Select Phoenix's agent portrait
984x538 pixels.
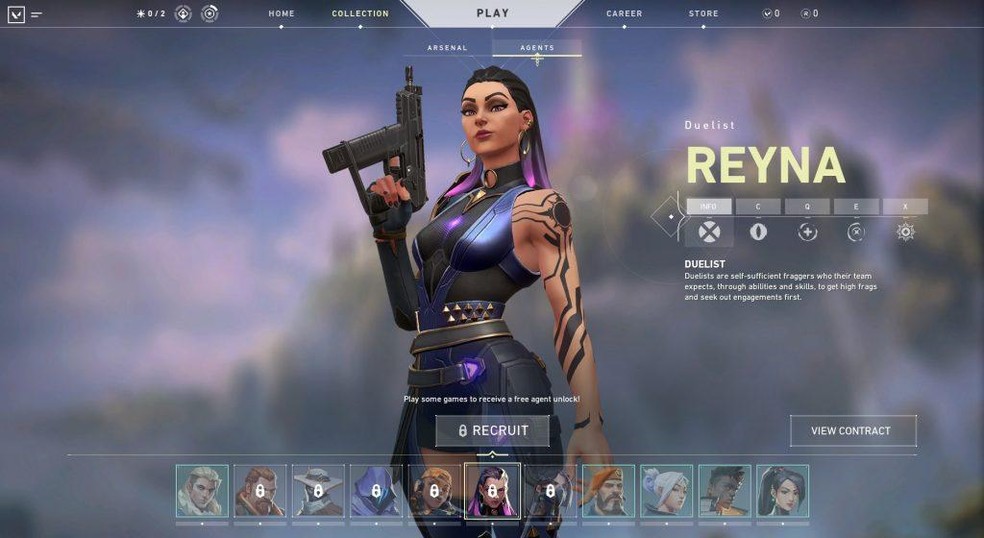724,491
